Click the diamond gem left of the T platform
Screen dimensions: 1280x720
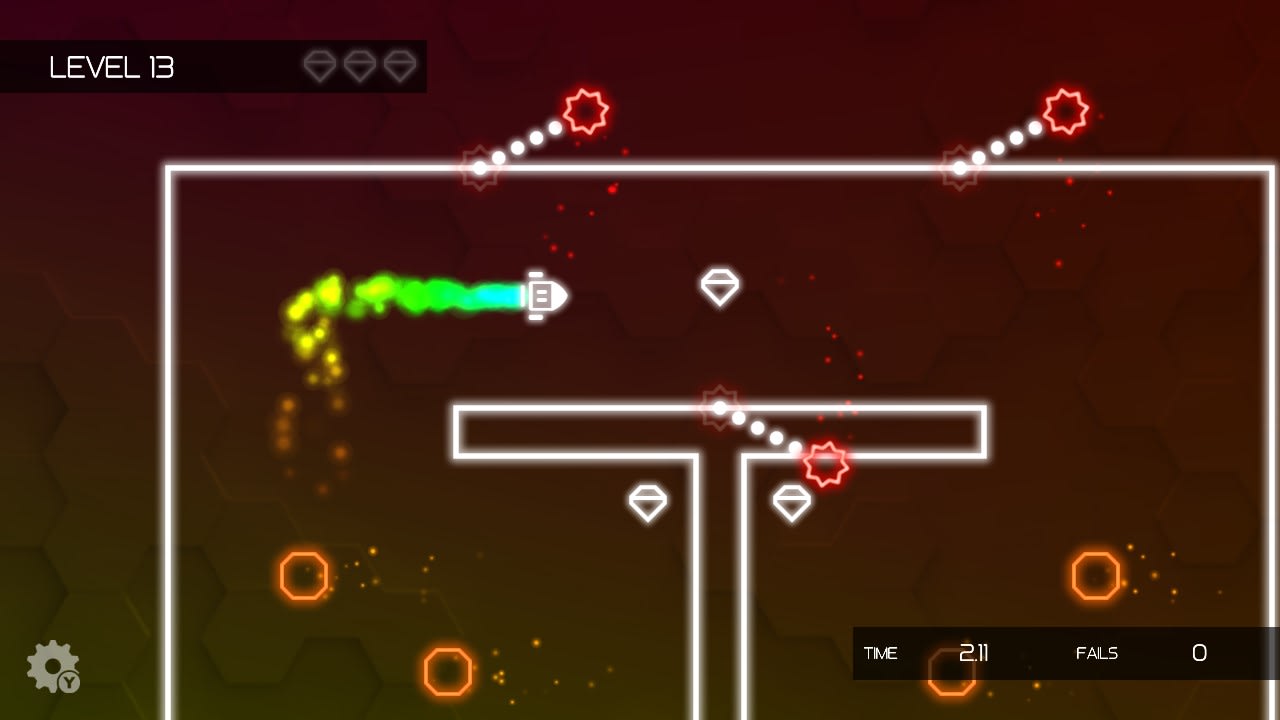pyautogui.click(x=648, y=502)
